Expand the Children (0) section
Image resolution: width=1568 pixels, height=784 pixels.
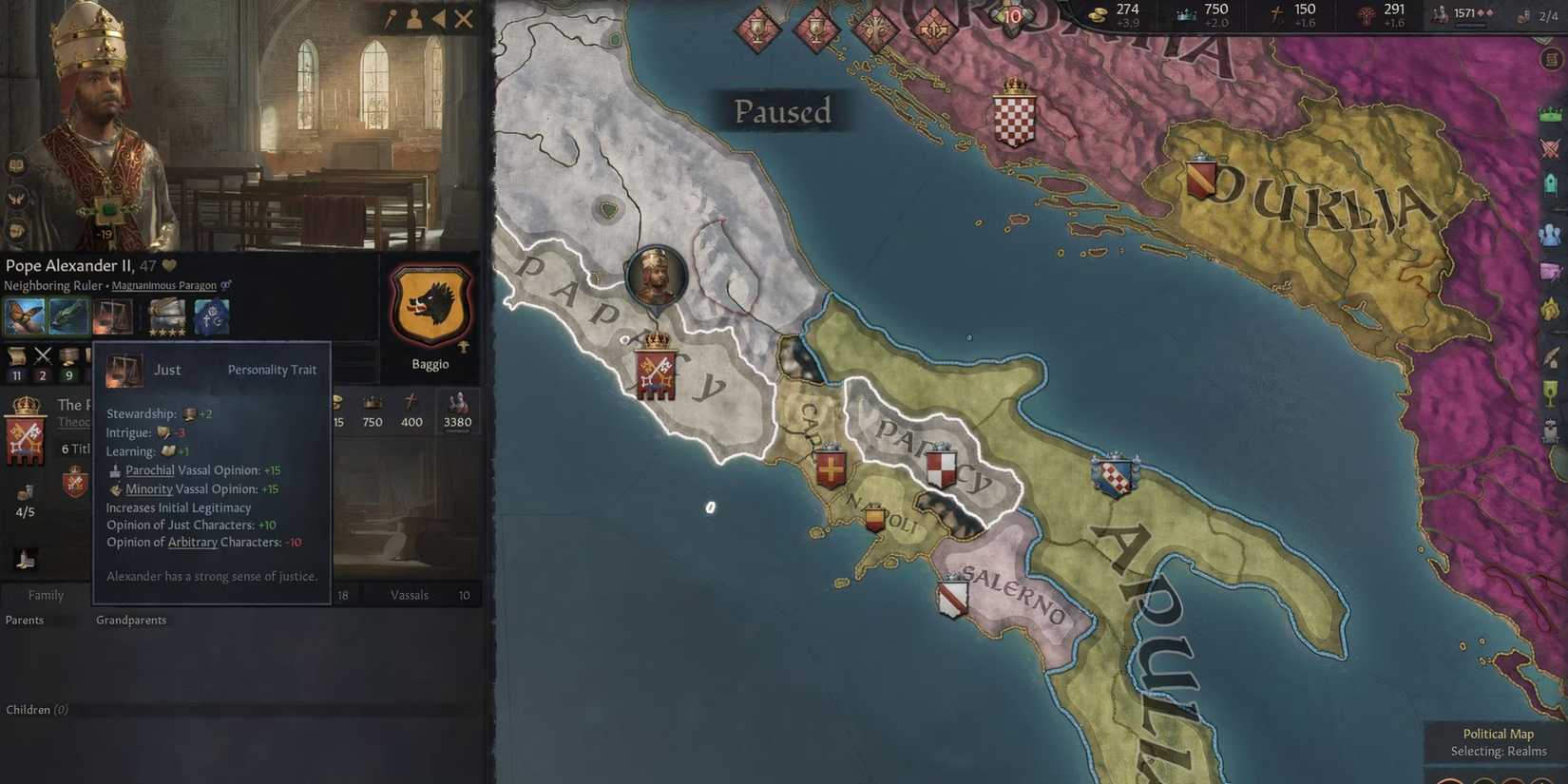pos(38,709)
